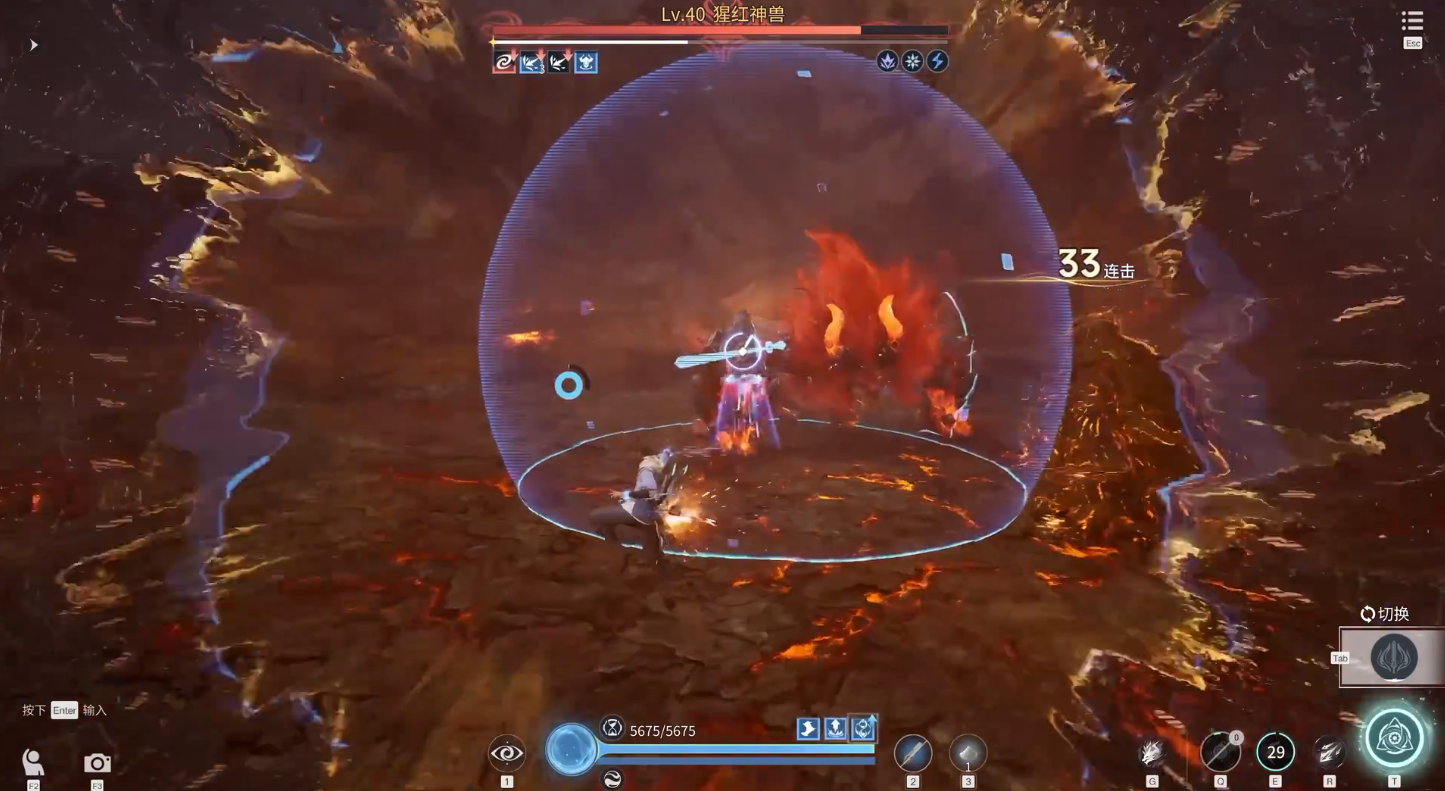Screen dimensions: 1445x791
Task: Activate the spiral eye skill
Action: [507, 753]
